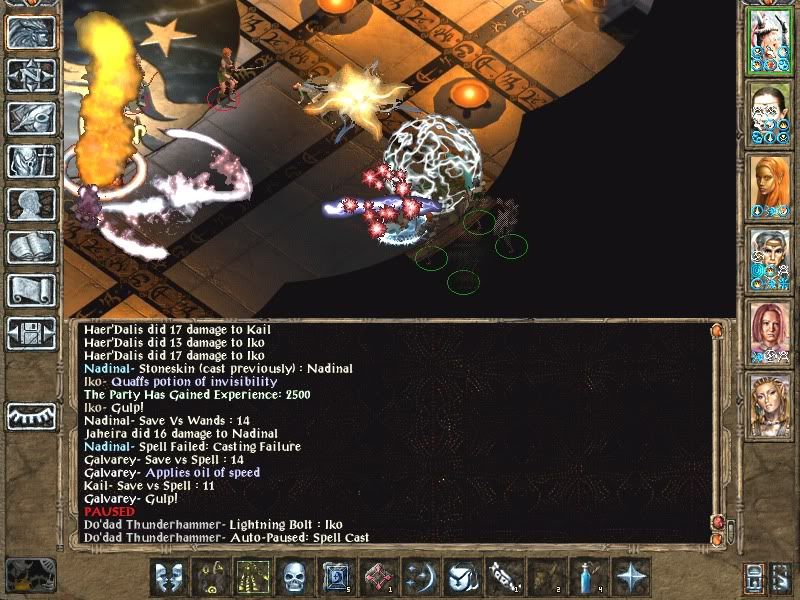Click the four-pointed star action button

[630, 576]
